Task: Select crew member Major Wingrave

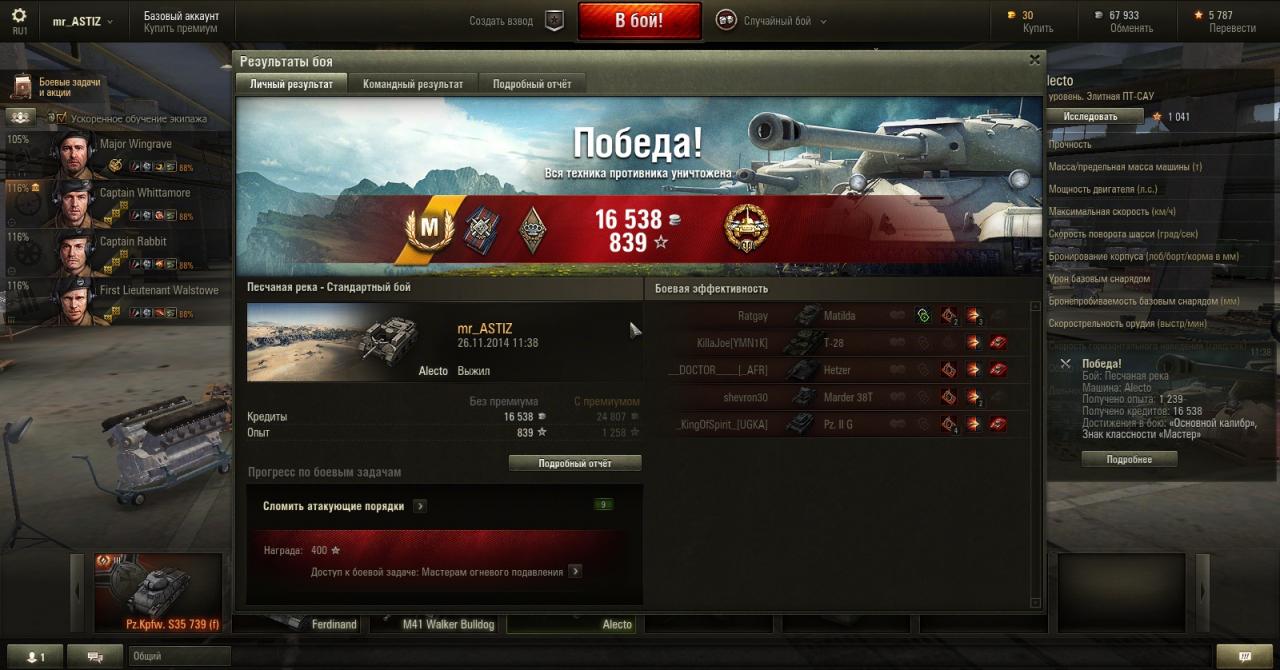Action: (x=135, y=145)
